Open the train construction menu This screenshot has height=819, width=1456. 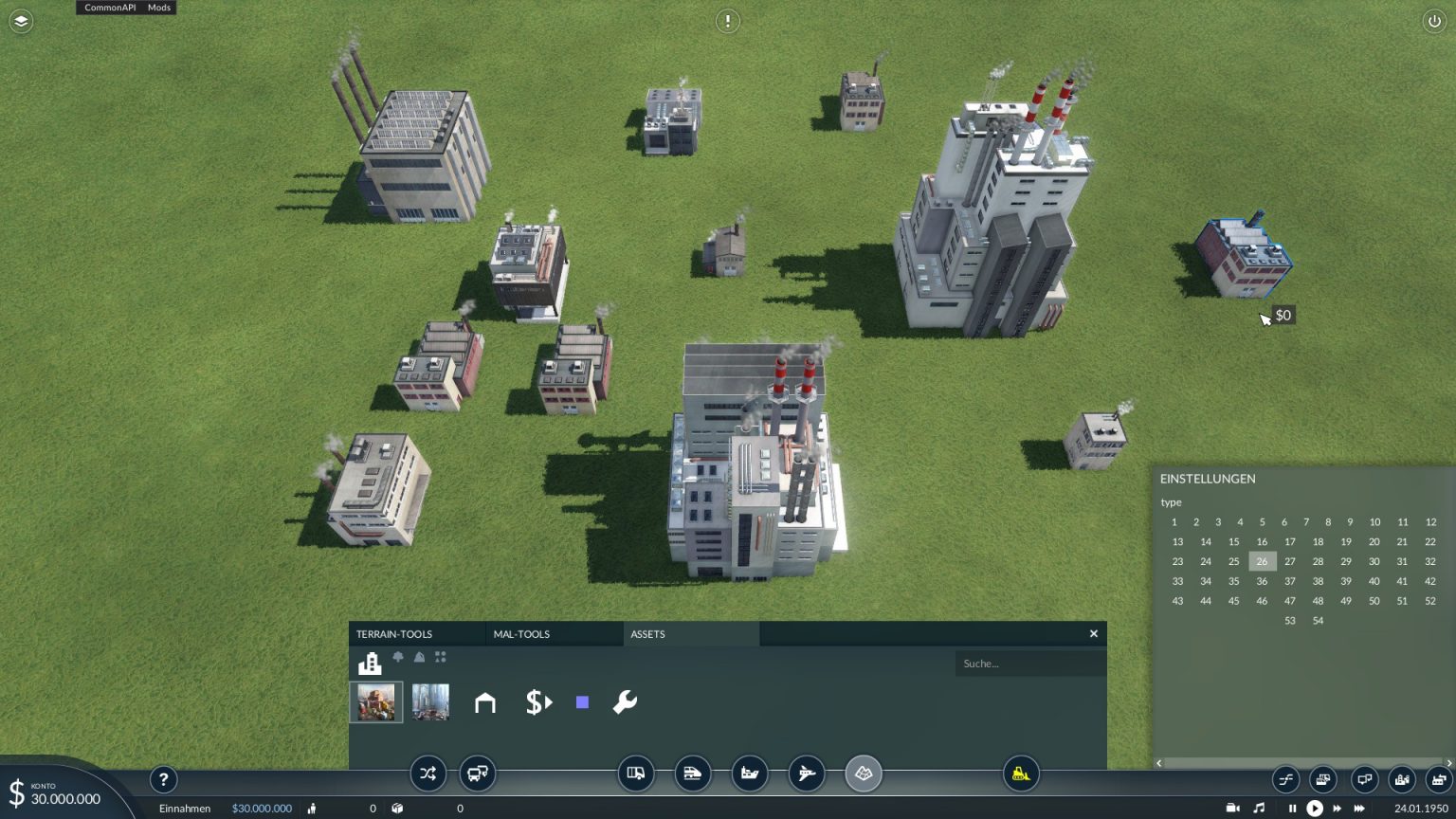[693, 773]
